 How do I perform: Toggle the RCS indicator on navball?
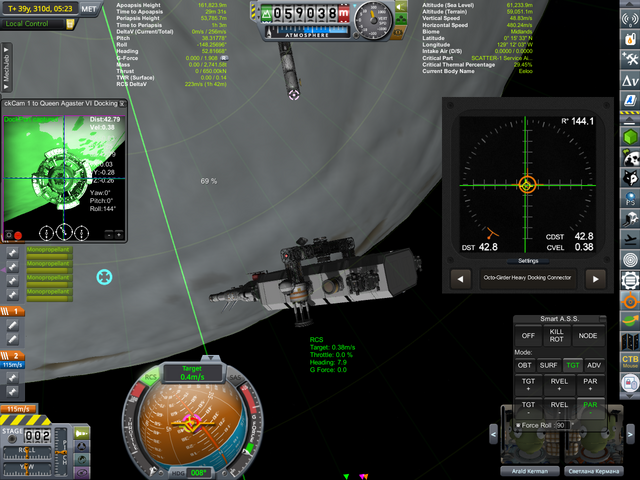(150, 377)
